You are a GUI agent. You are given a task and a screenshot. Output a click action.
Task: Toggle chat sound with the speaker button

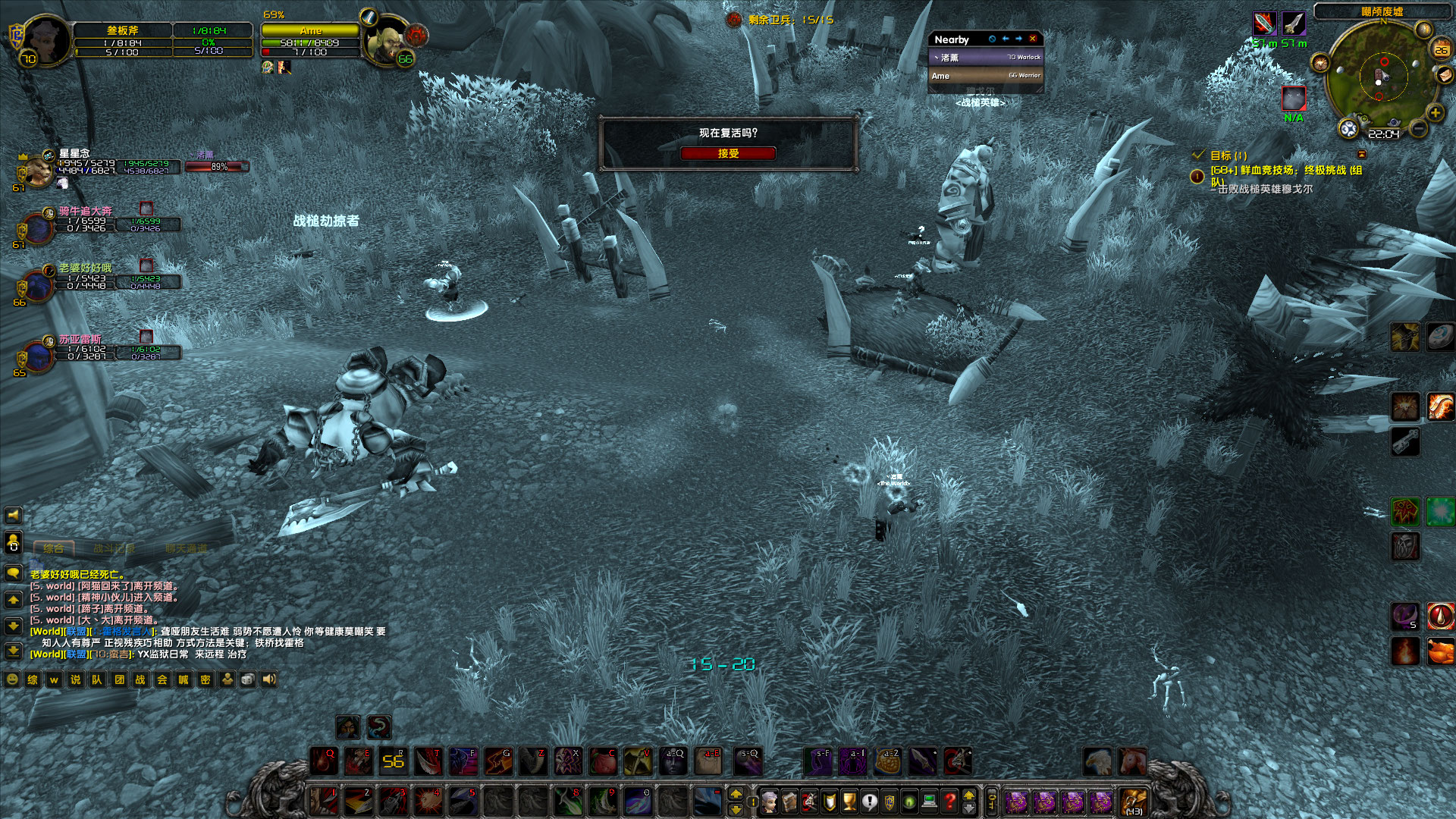[x=268, y=680]
